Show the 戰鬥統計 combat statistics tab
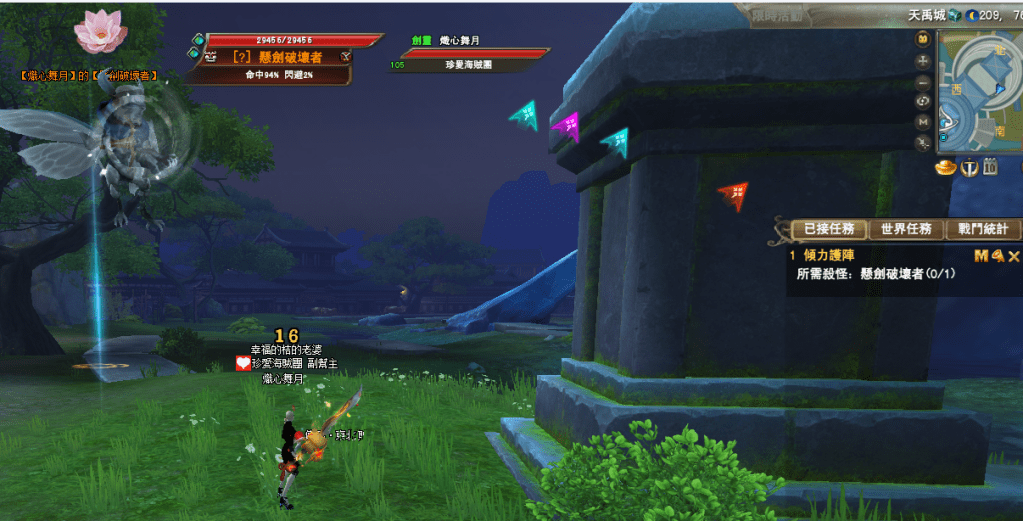This screenshot has width=1023, height=521. coord(982,230)
